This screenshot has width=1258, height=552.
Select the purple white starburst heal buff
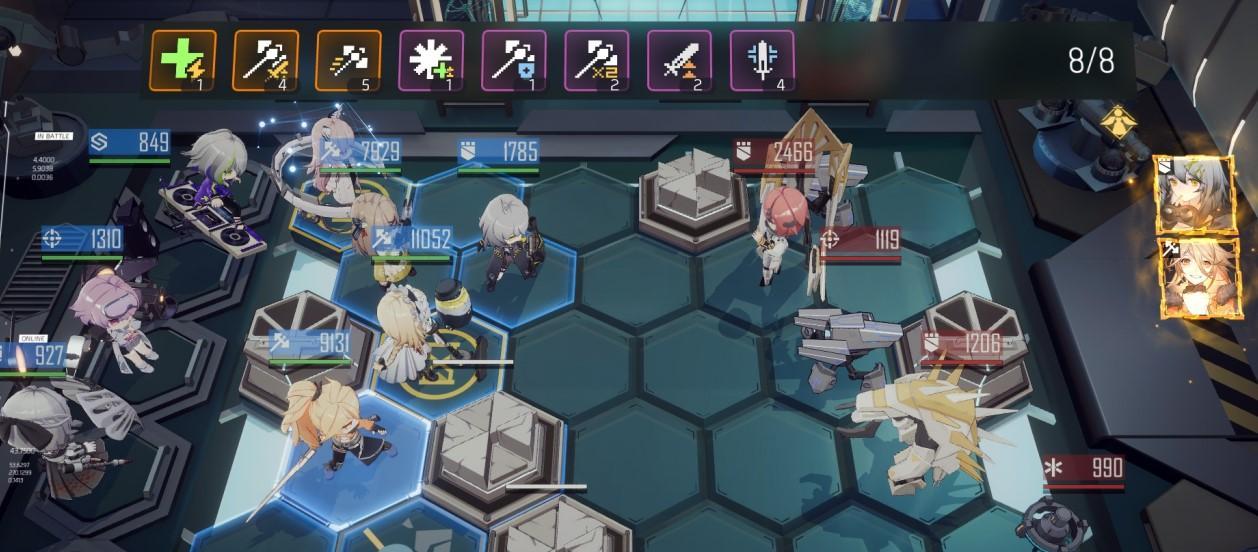coord(431,60)
